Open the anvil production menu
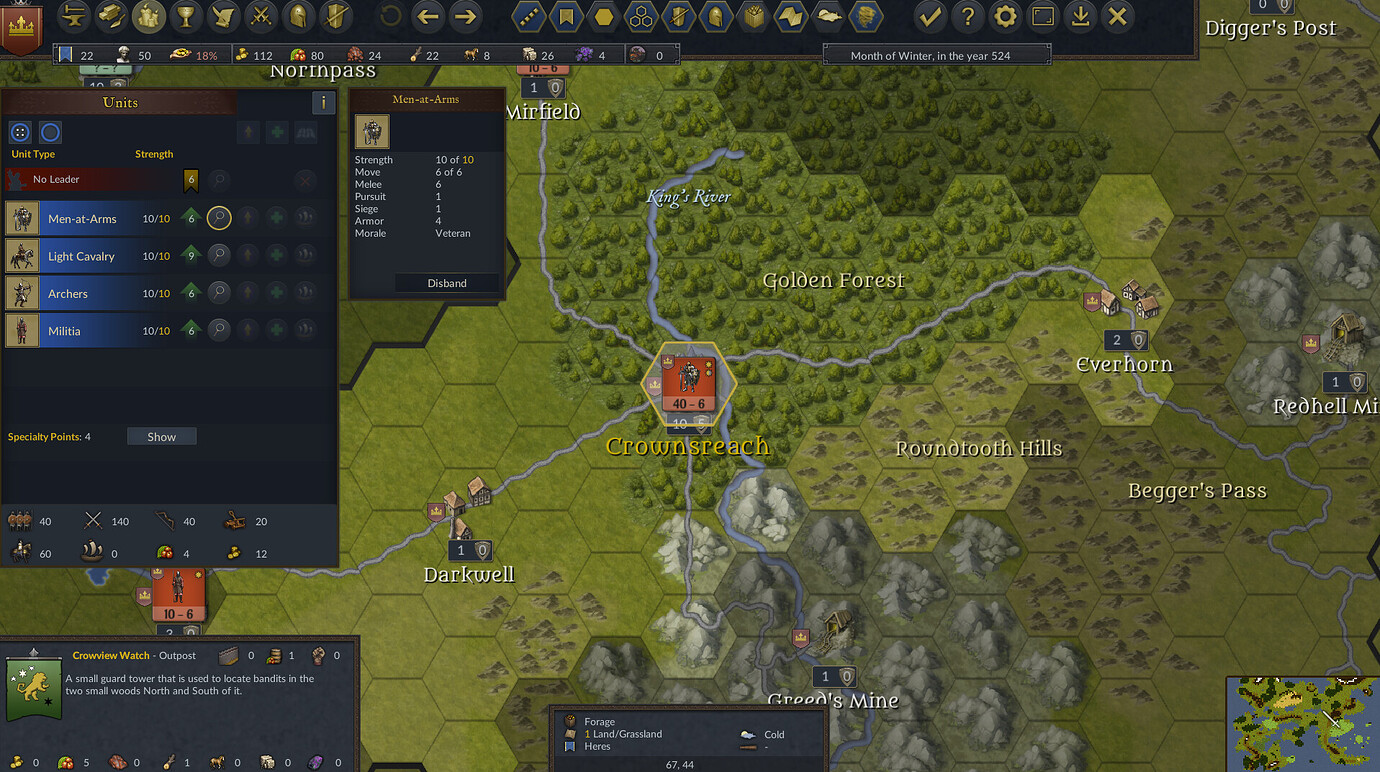The height and width of the screenshot is (772, 1380). click(74, 16)
